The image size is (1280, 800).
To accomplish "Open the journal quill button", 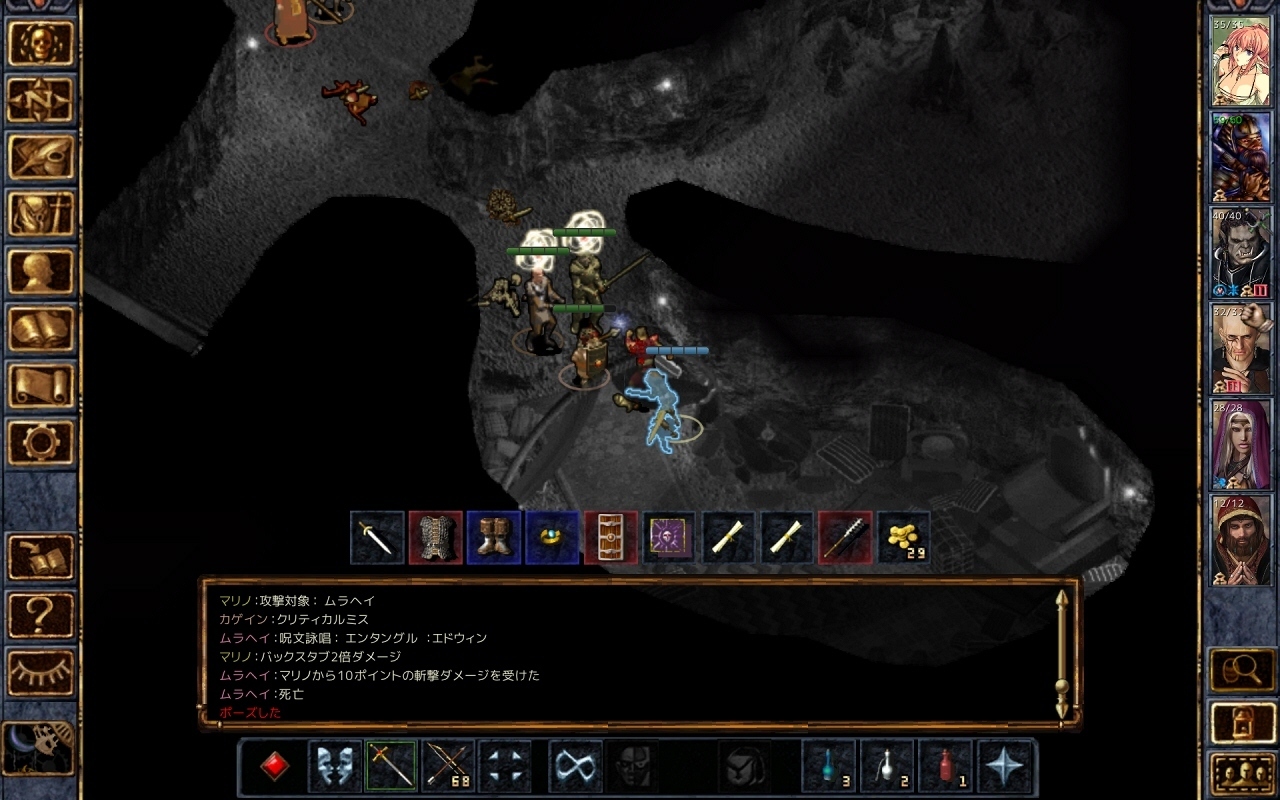I will [x=41, y=155].
